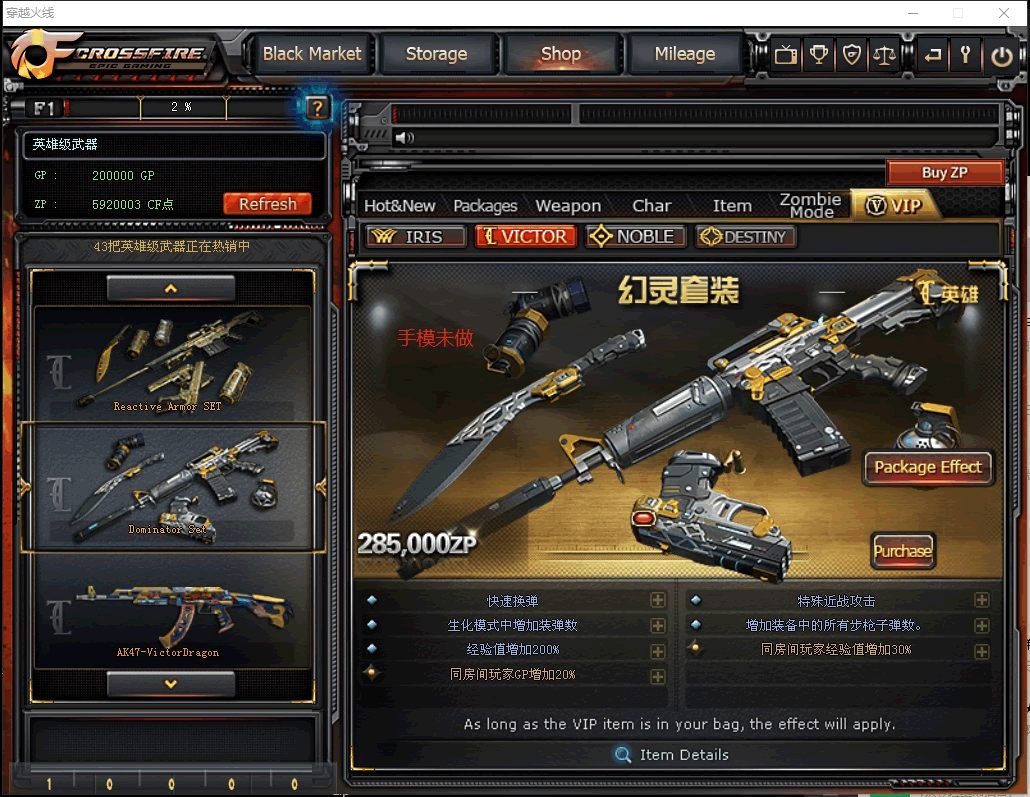
Task: Click the Refresh button
Action: pyautogui.click(x=267, y=204)
